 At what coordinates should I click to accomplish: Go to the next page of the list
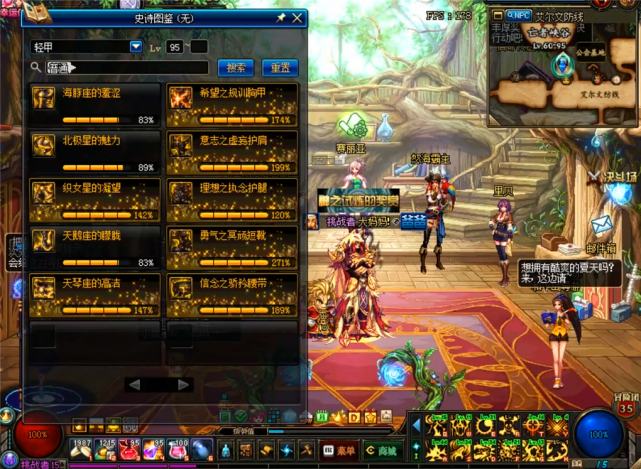tap(183, 384)
